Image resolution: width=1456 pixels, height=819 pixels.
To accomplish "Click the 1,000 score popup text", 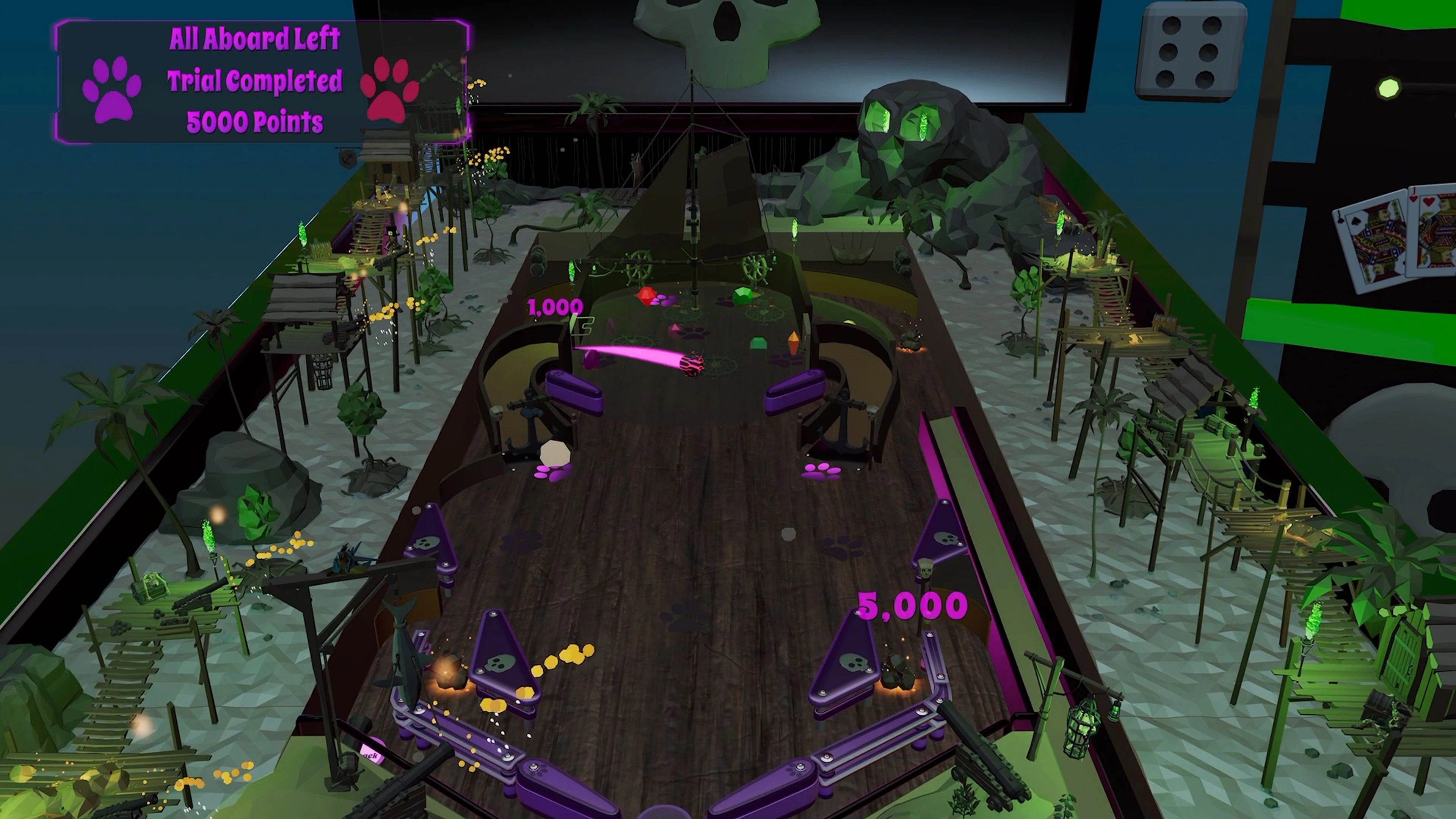I will tap(555, 308).
